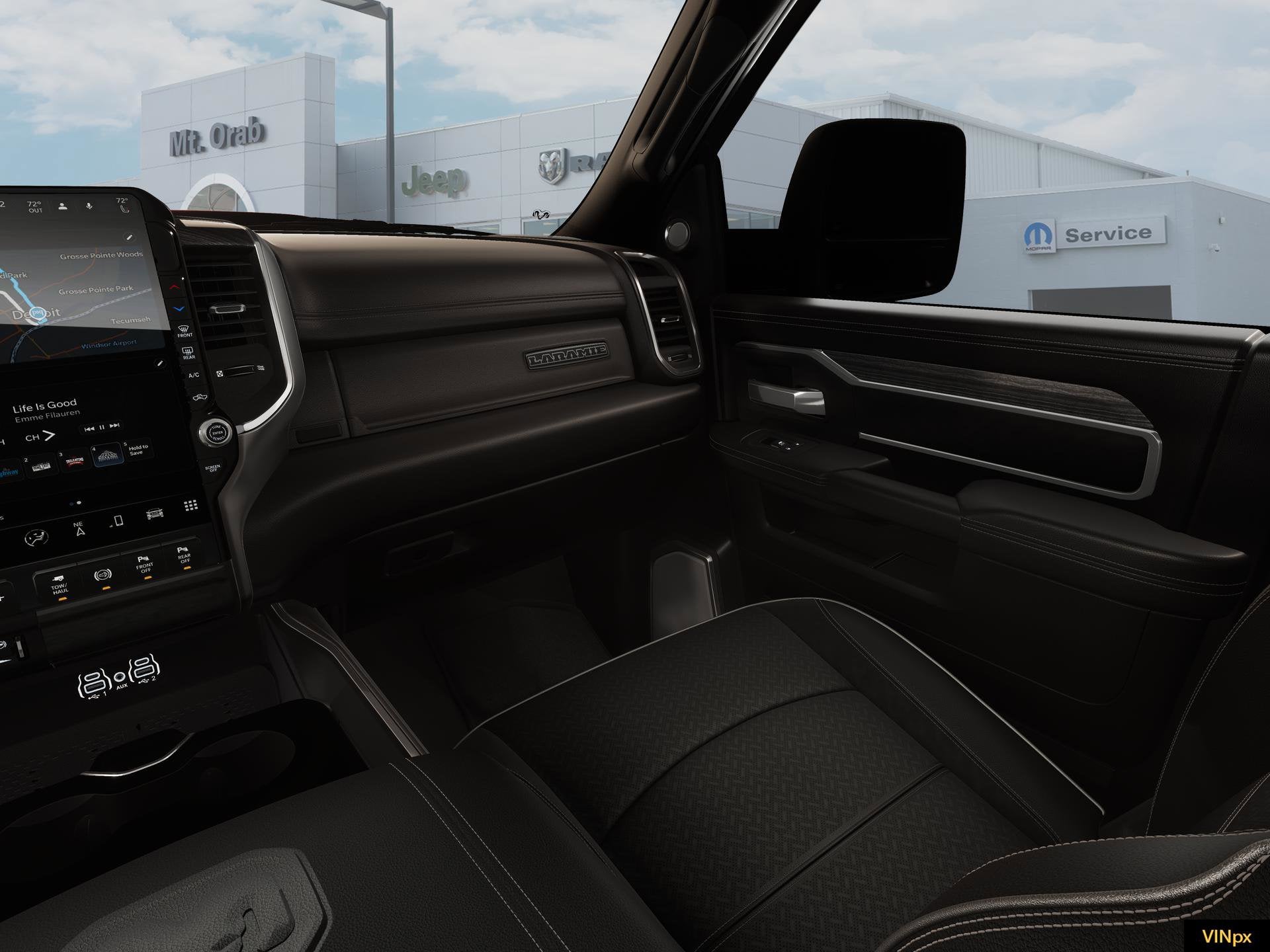Select the front defrost icon
Image resolution: width=1270 pixels, height=952 pixels.
click(x=184, y=332)
